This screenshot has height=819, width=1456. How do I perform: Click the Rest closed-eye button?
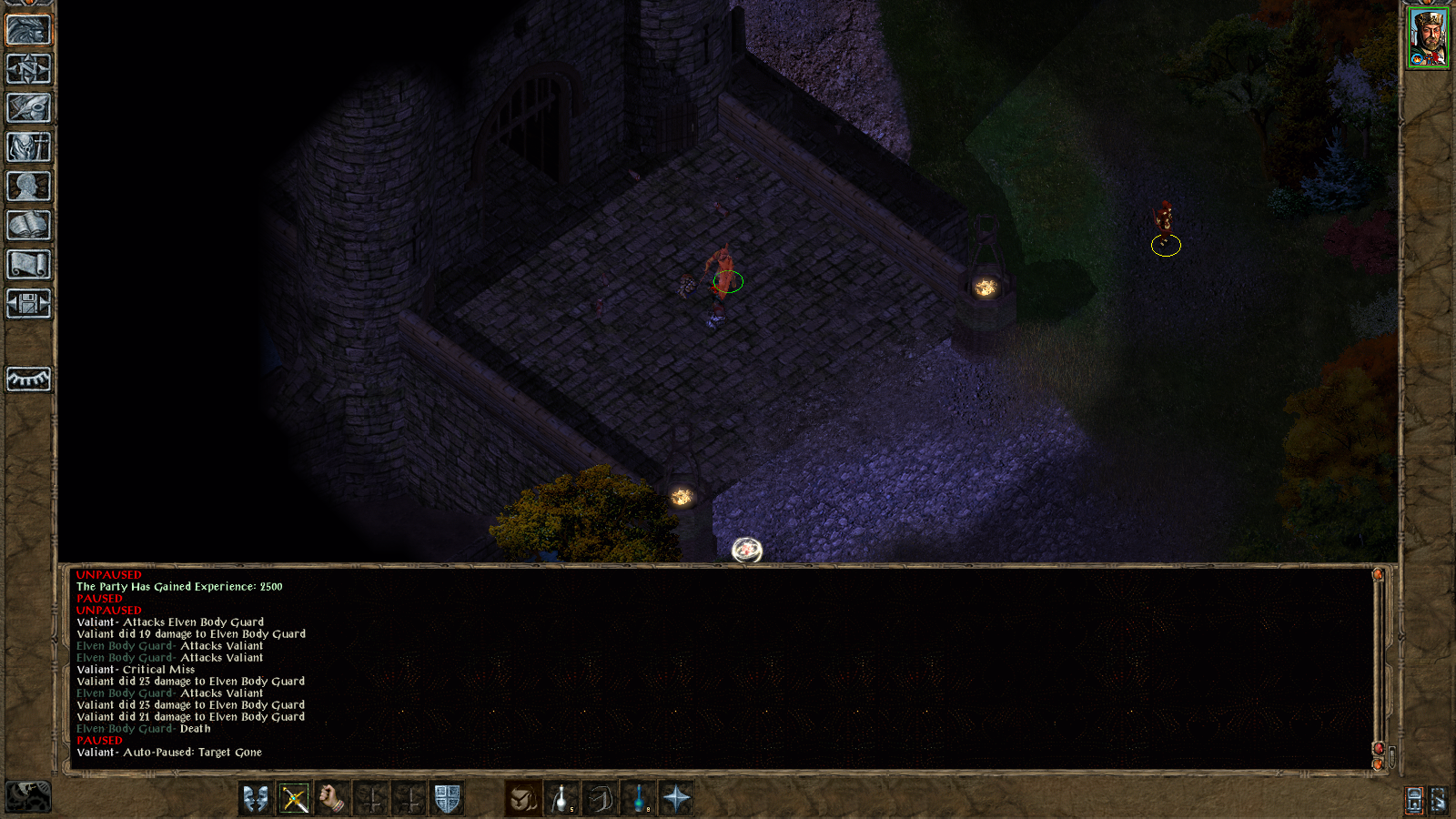pyautogui.click(x=27, y=380)
